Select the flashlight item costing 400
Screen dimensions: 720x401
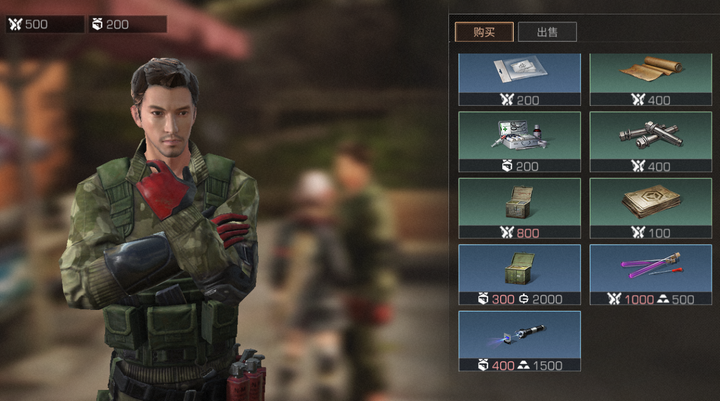click(519, 339)
